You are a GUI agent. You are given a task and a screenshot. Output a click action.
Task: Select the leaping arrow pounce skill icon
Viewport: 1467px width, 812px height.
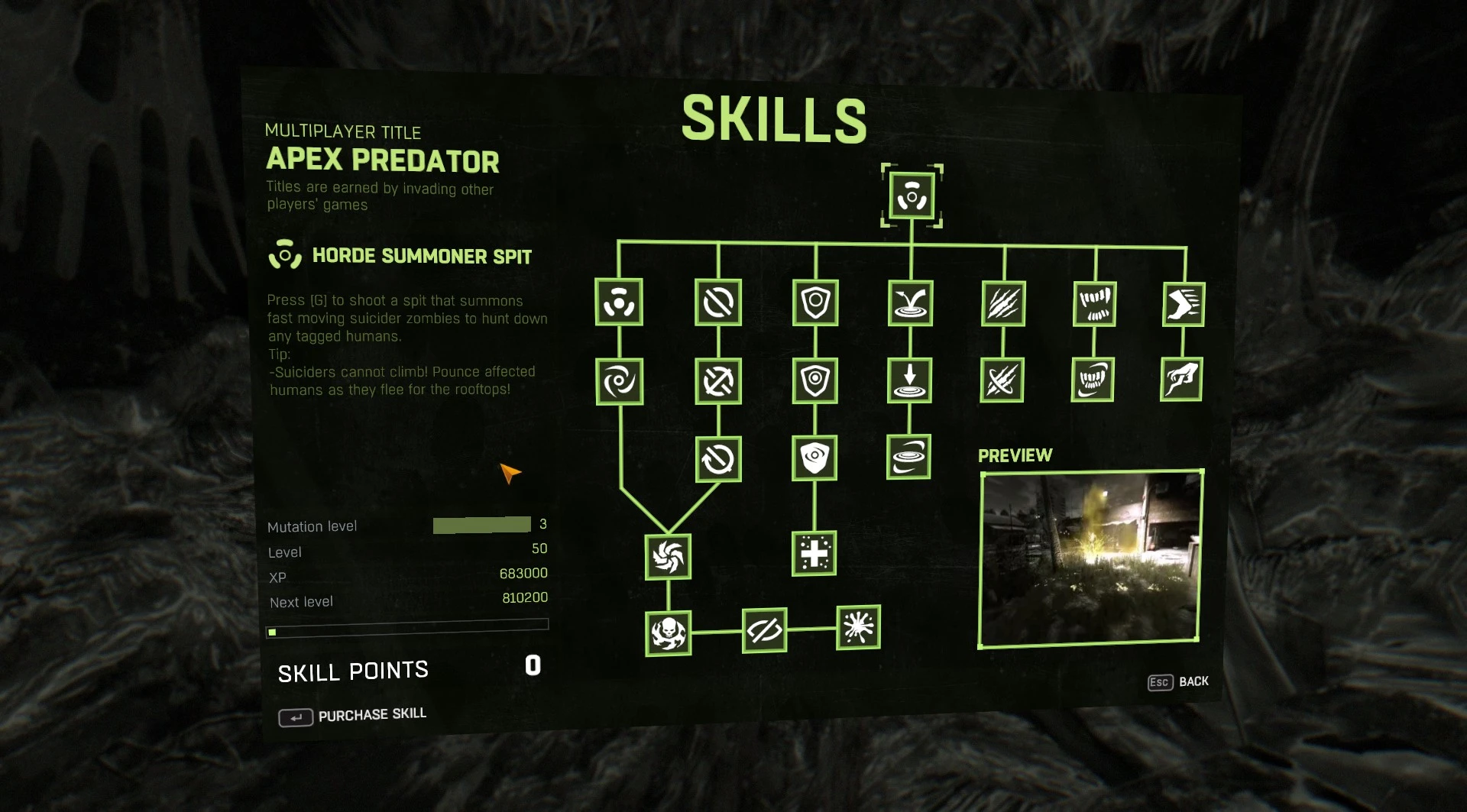pyautogui.click(x=911, y=302)
